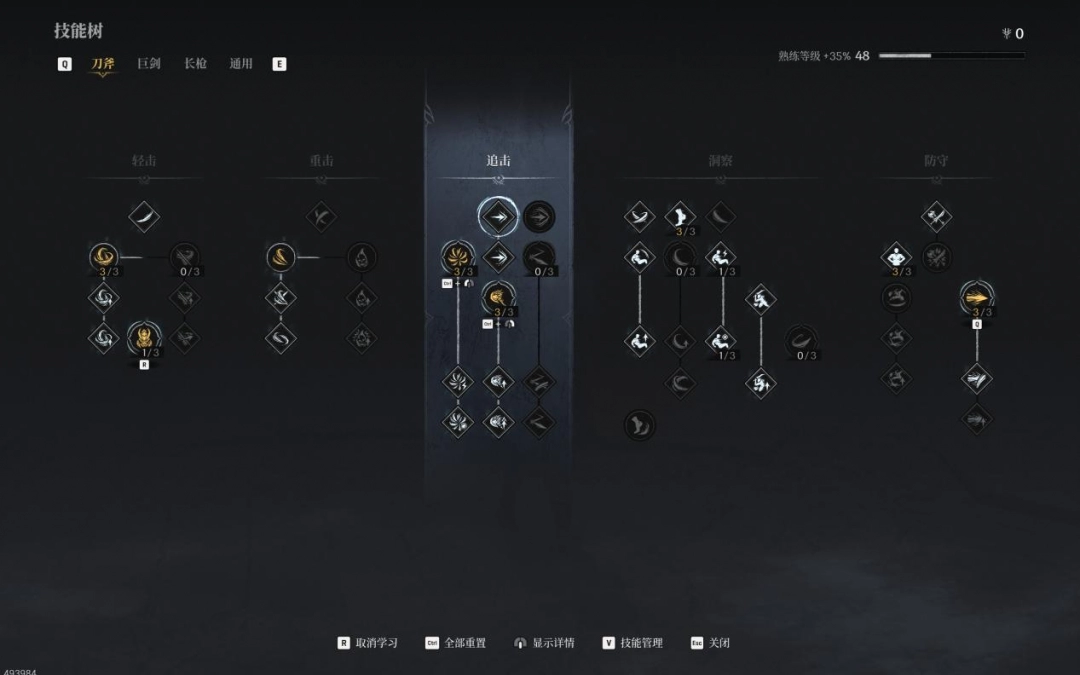Click the highlighted arrow skill atop 追击

(x=498, y=216)
